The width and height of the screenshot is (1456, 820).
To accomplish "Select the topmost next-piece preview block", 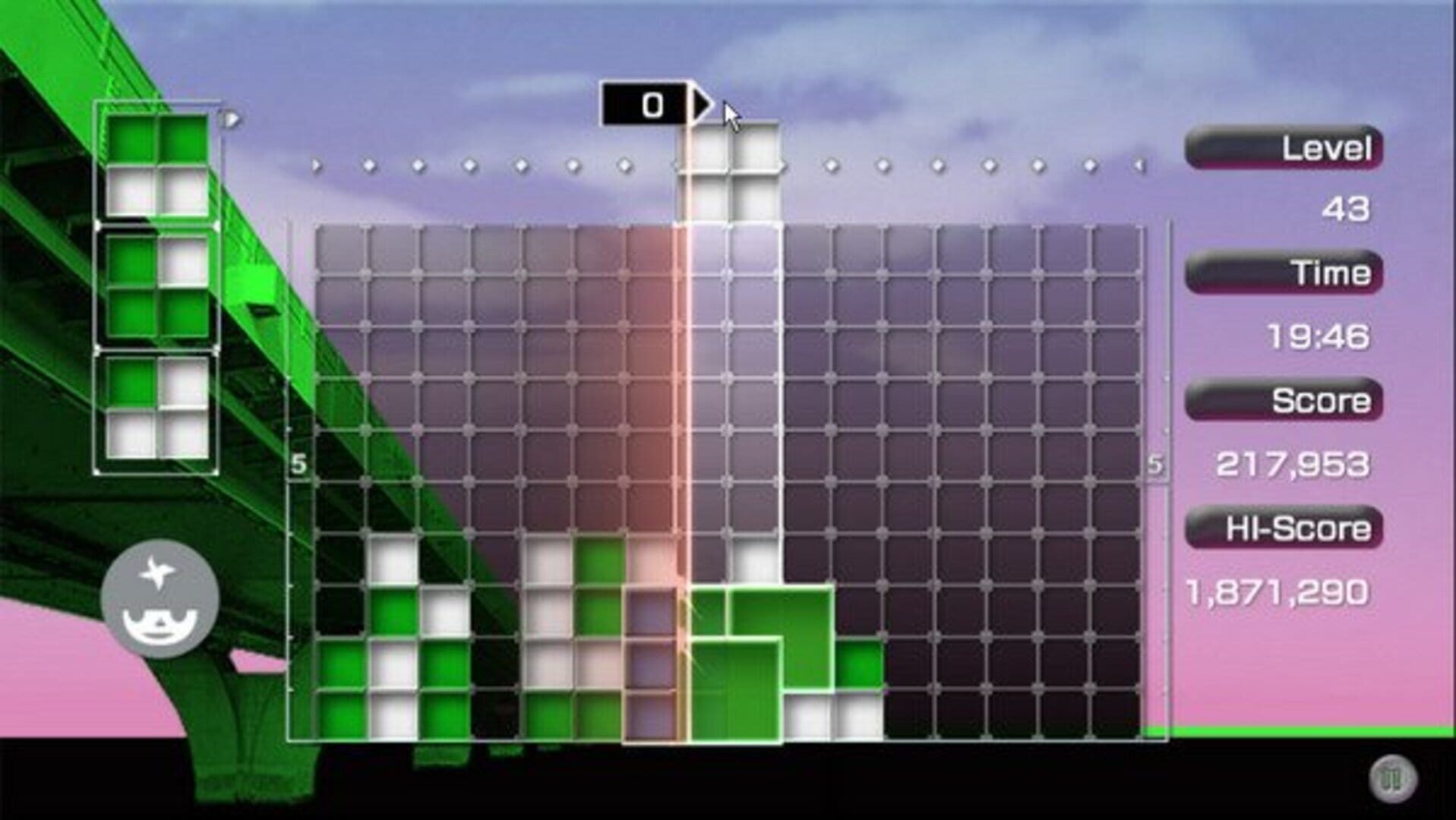I will (156, 163).
